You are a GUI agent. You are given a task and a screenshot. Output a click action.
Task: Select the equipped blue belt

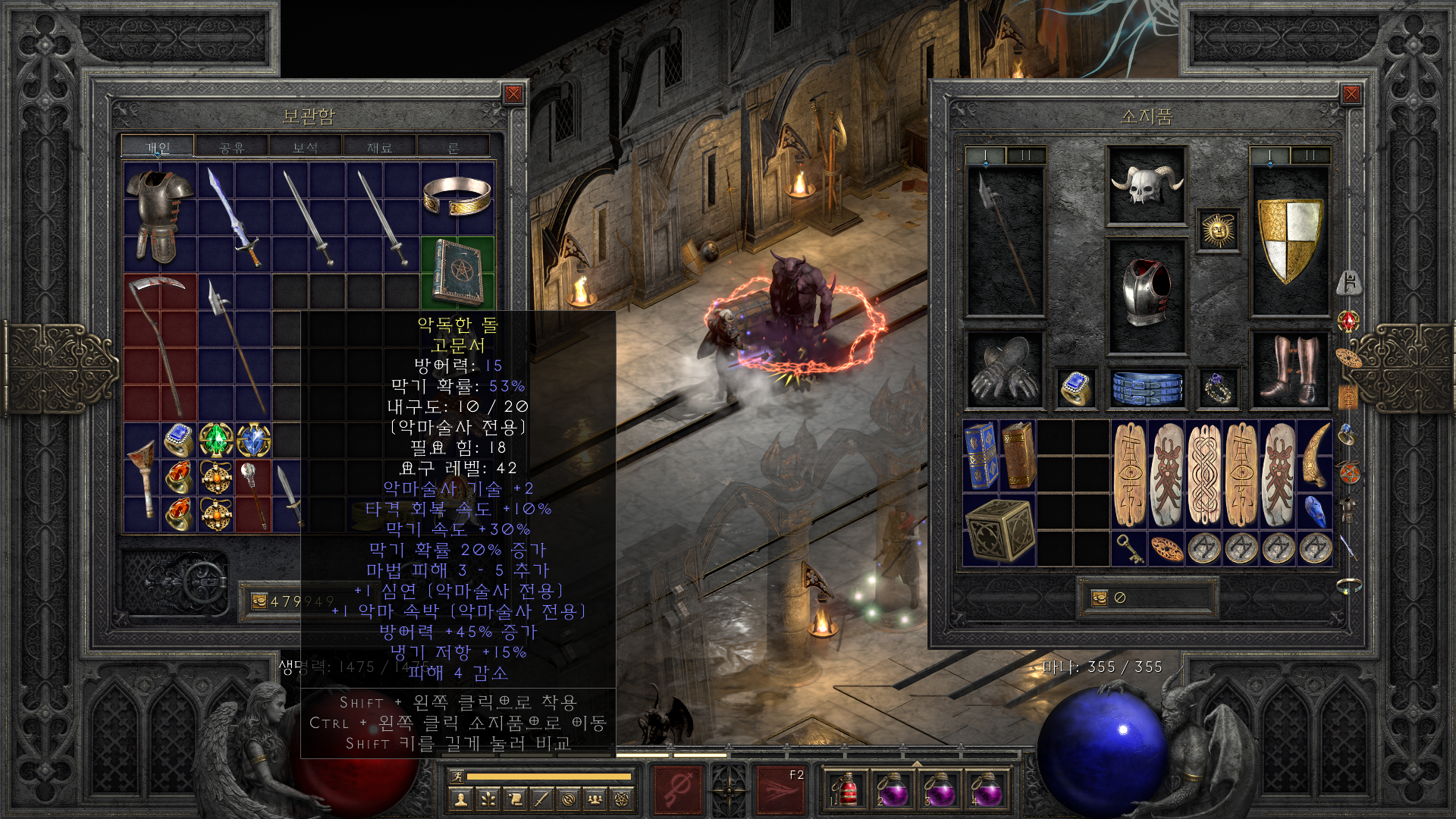pos(1147,388)
